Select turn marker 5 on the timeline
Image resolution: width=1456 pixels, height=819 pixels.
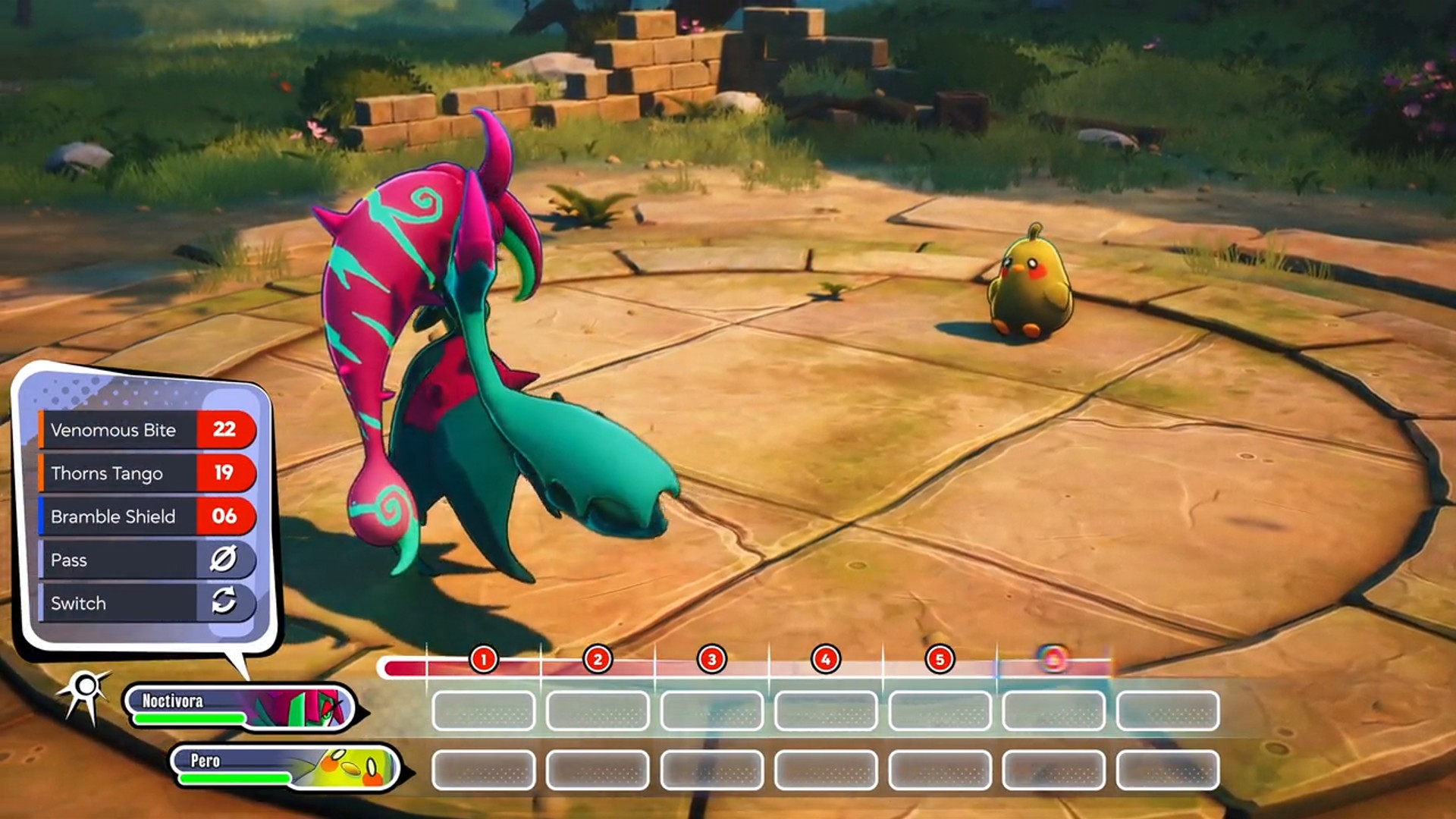pos(940,659)
